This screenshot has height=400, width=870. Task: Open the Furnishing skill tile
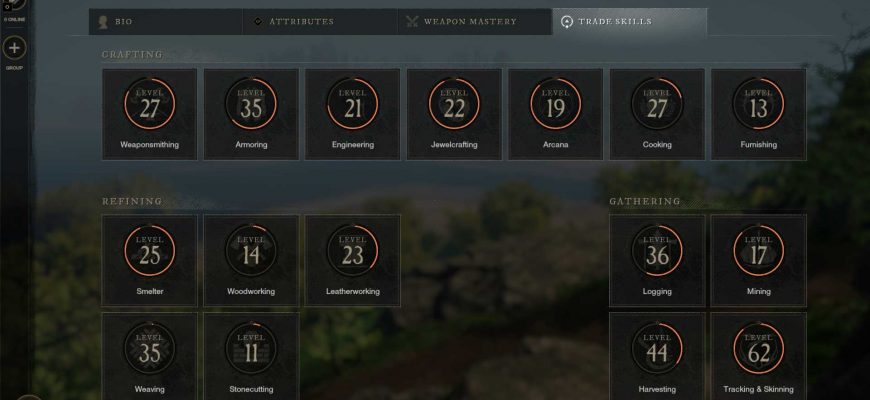pos(758,113)
